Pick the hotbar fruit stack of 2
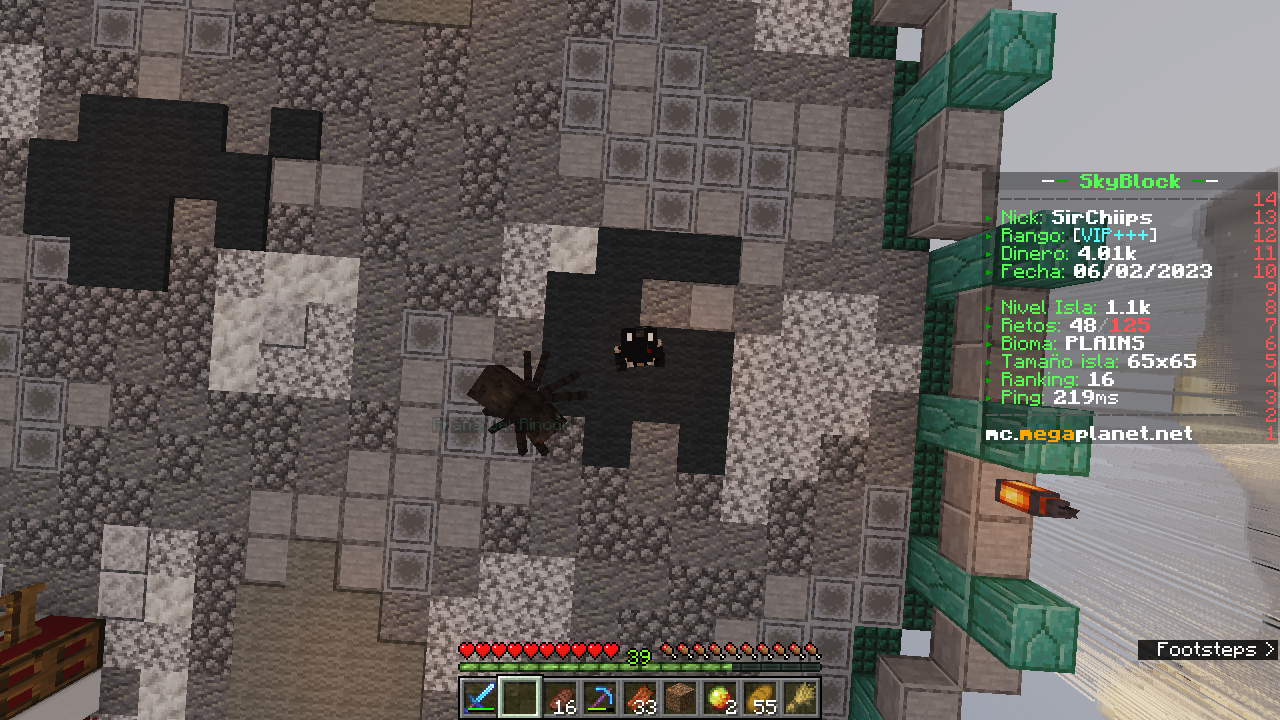The height and width of the screenshot is (720, 1280). tap(720, 696)
